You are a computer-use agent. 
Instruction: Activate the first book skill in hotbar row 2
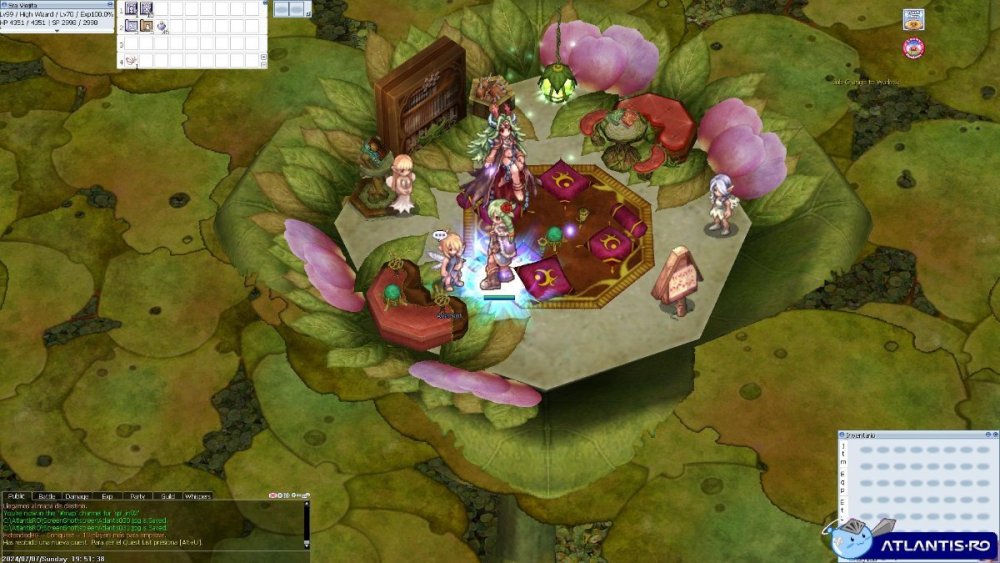click(x=131, y=26)
